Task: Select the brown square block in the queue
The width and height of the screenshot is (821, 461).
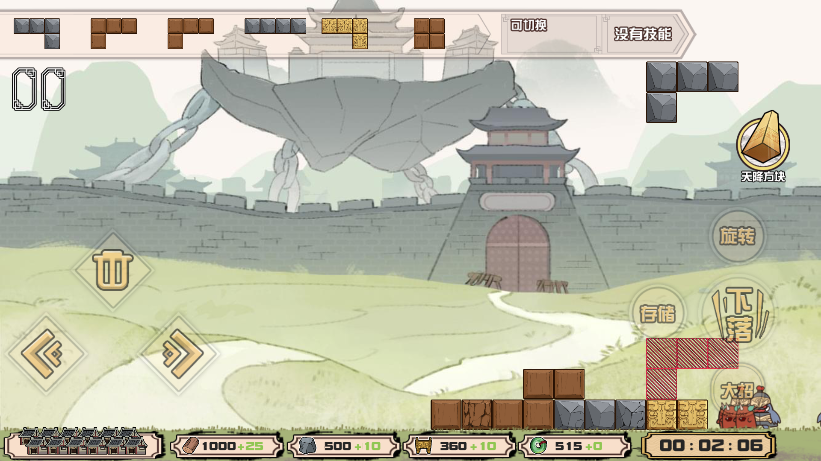Action: 429,33
